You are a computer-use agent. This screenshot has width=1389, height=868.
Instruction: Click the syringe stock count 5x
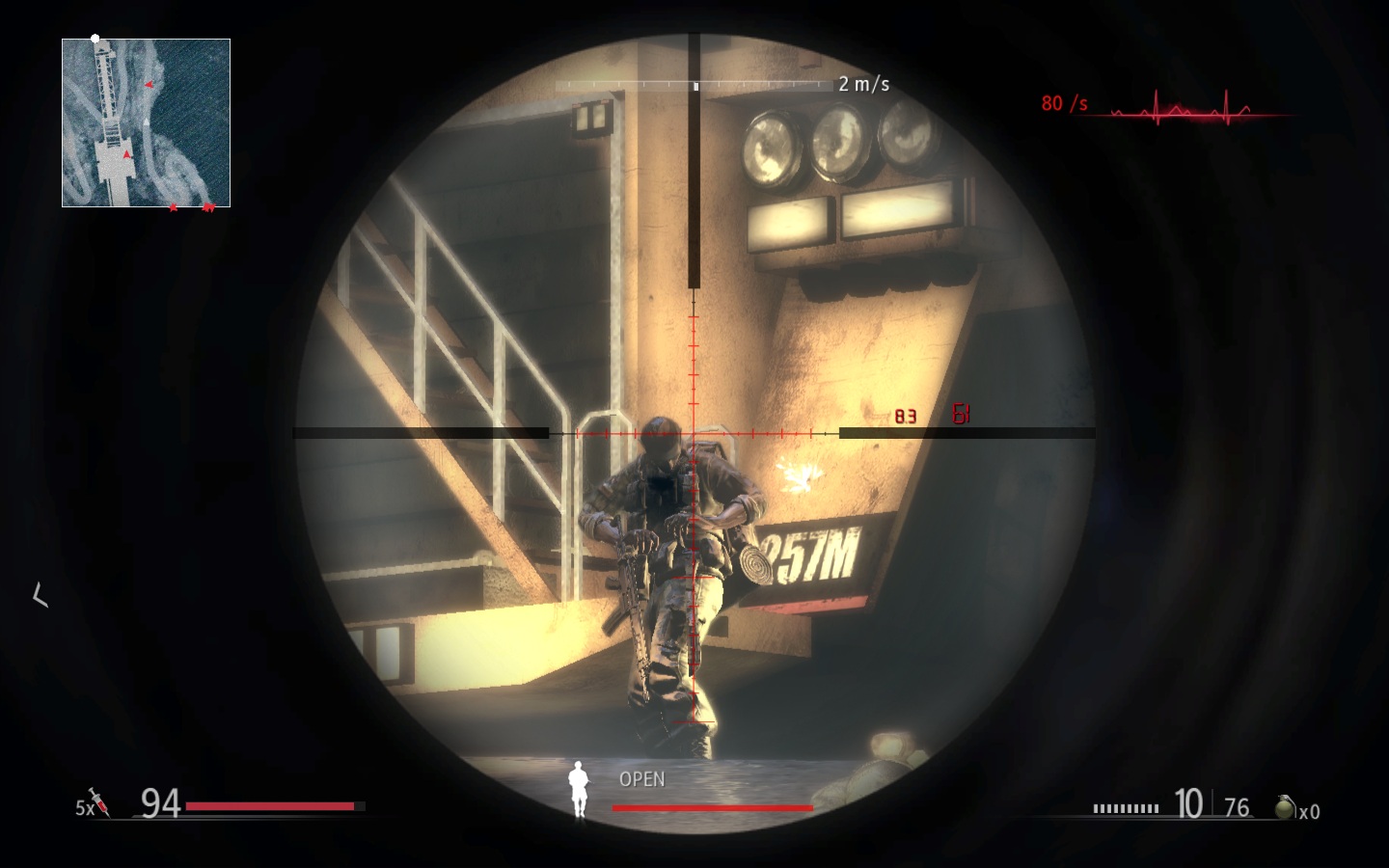[x=86, y=806]
